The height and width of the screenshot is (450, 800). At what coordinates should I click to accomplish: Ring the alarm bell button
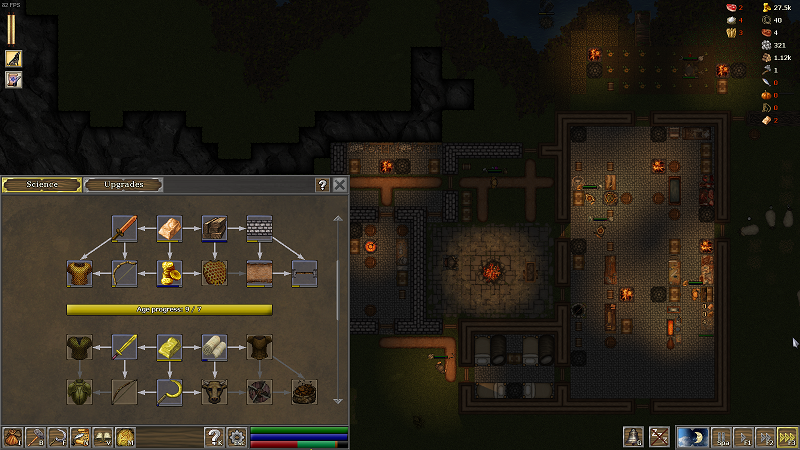click(632, 437)
